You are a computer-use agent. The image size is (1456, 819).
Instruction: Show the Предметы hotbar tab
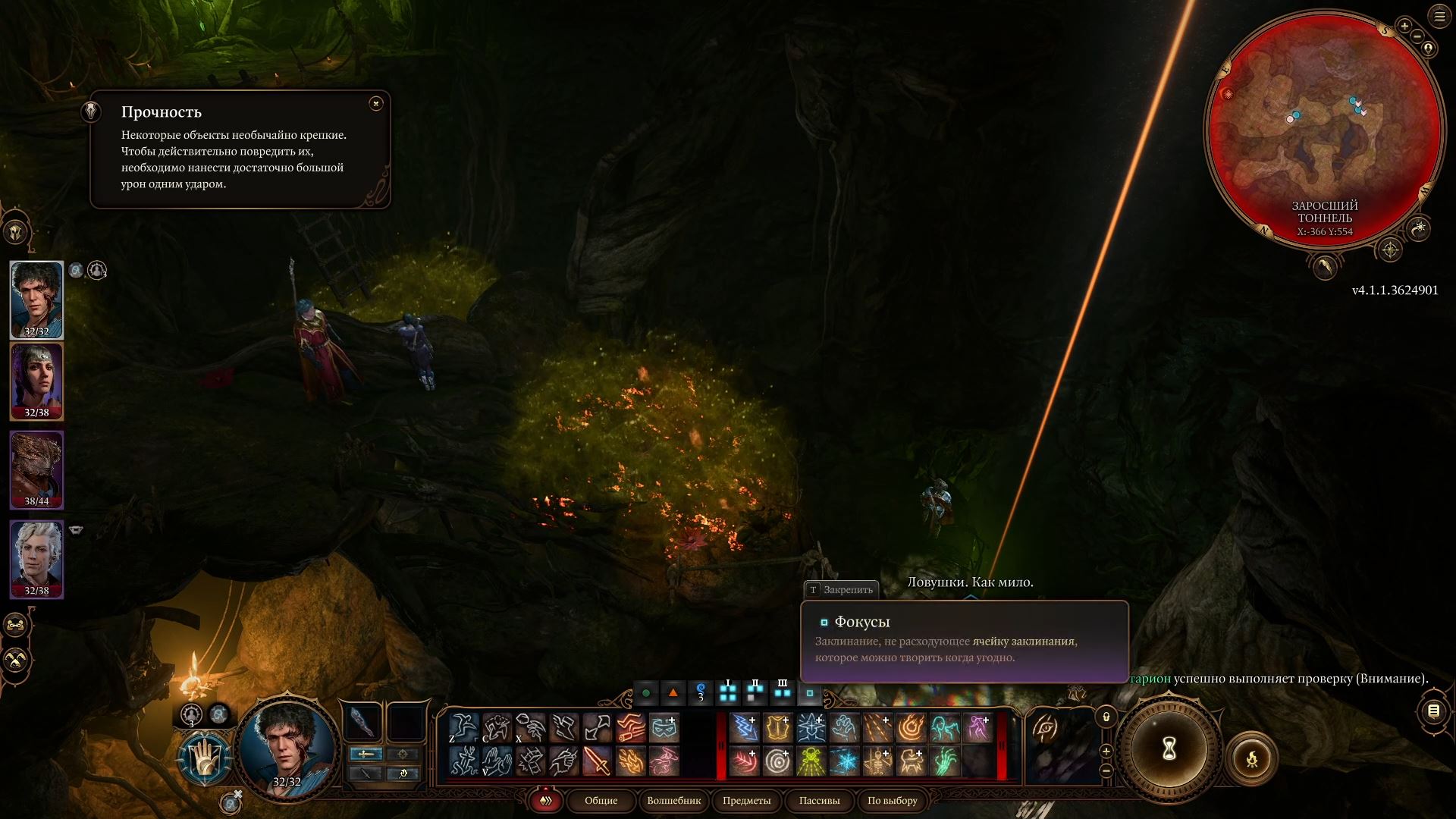coord(746,800)
